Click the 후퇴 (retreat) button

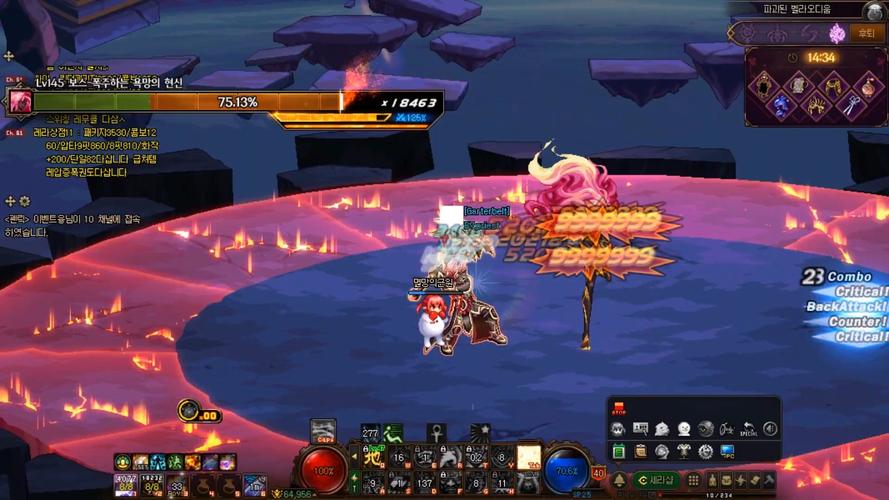click(x=866, y=34)
